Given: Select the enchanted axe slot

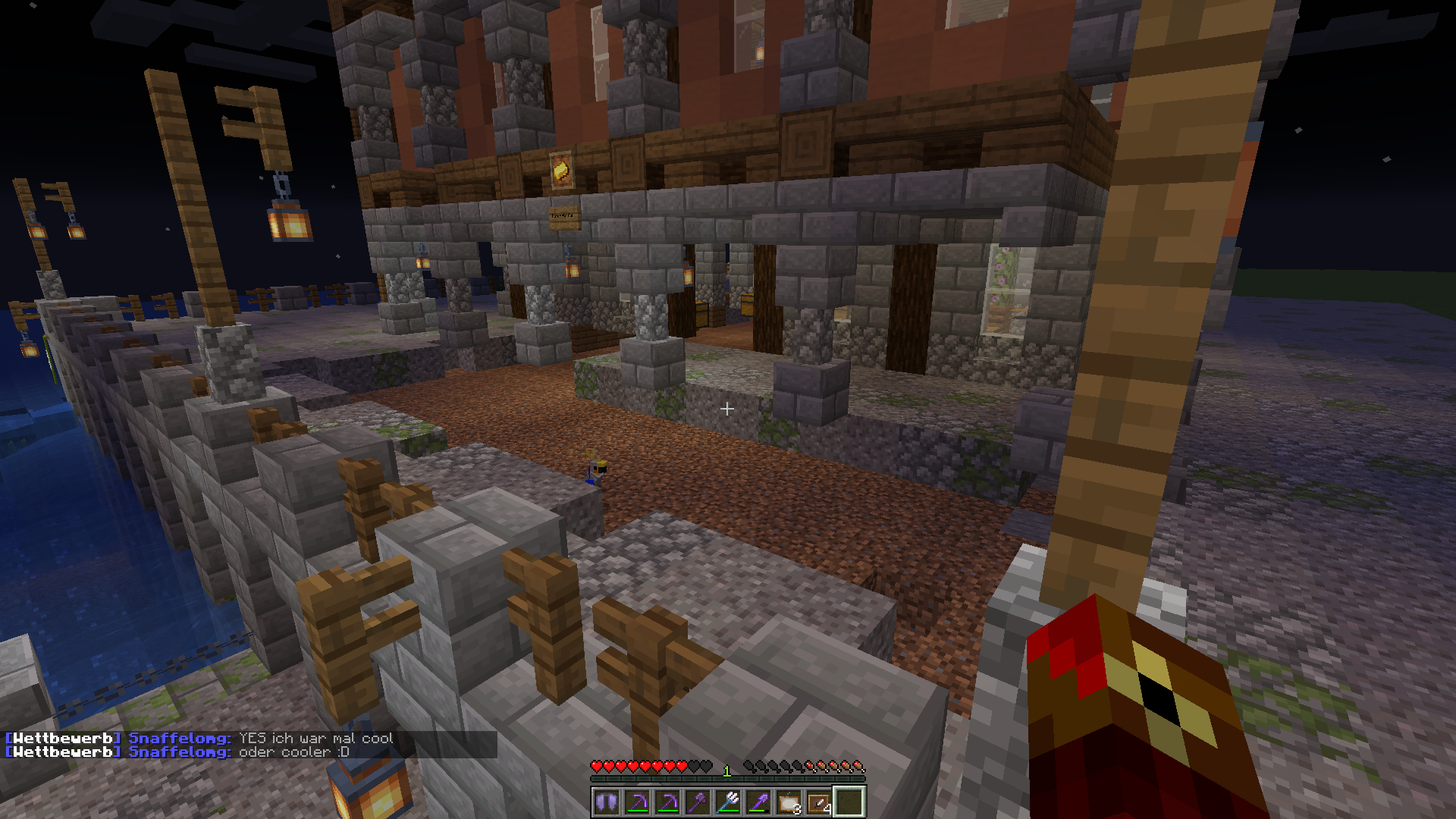Looking at the screenshot, I should coord(698,802).
